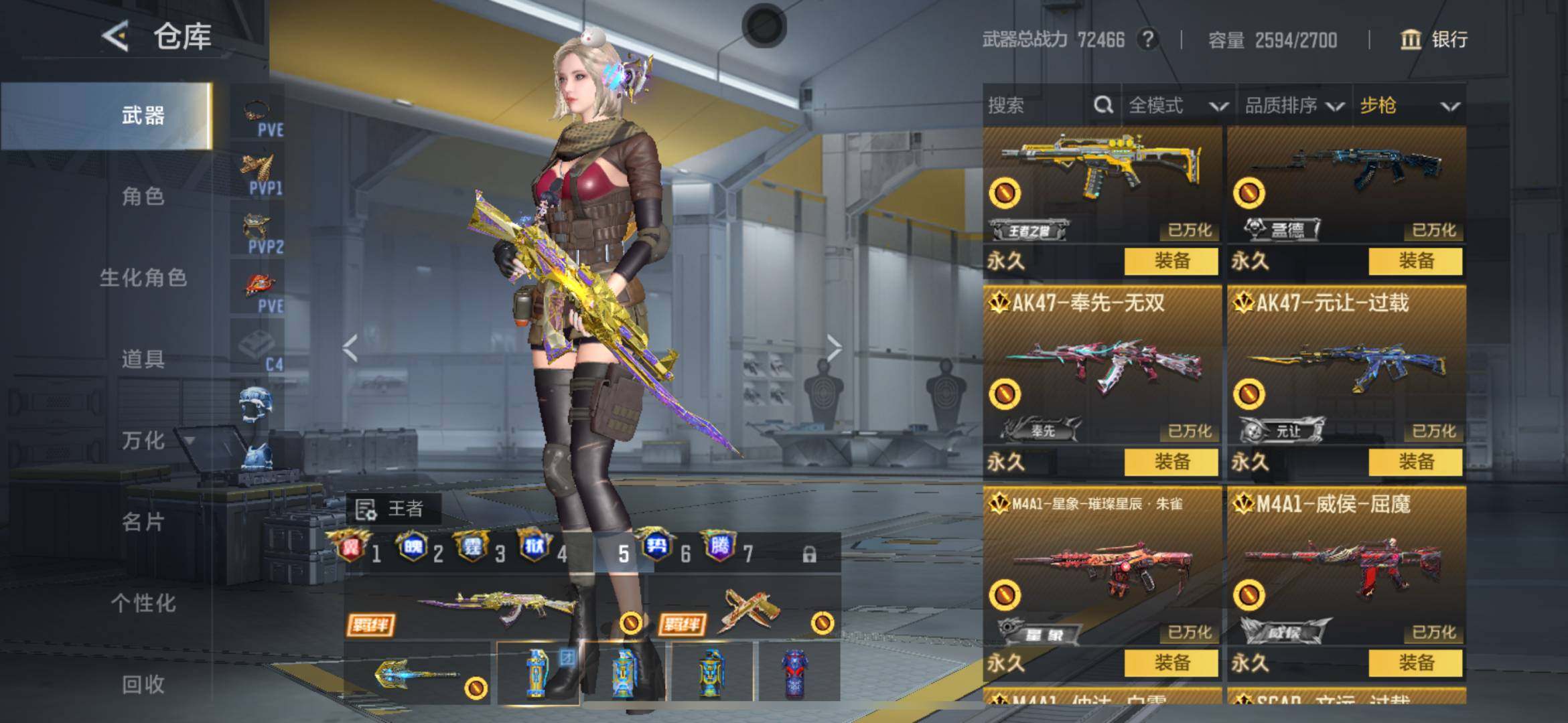Viewport: 1568px width, 723px height.
Task: Open the 万化 category
Action: click(143, 440)
